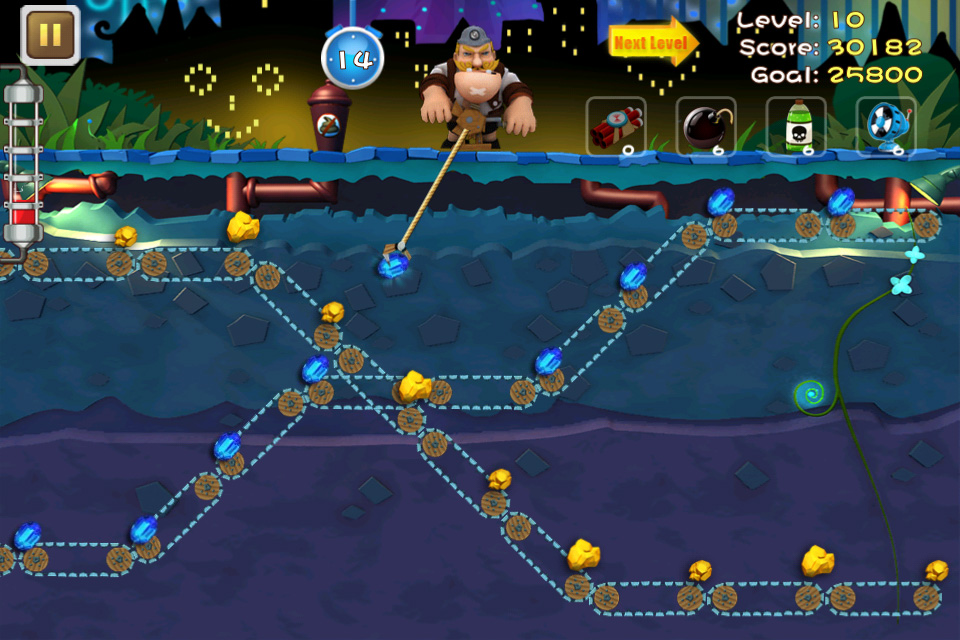Click the yellow Next Level arrow
This screenshot has width=960, height=640.
[653, 44]
